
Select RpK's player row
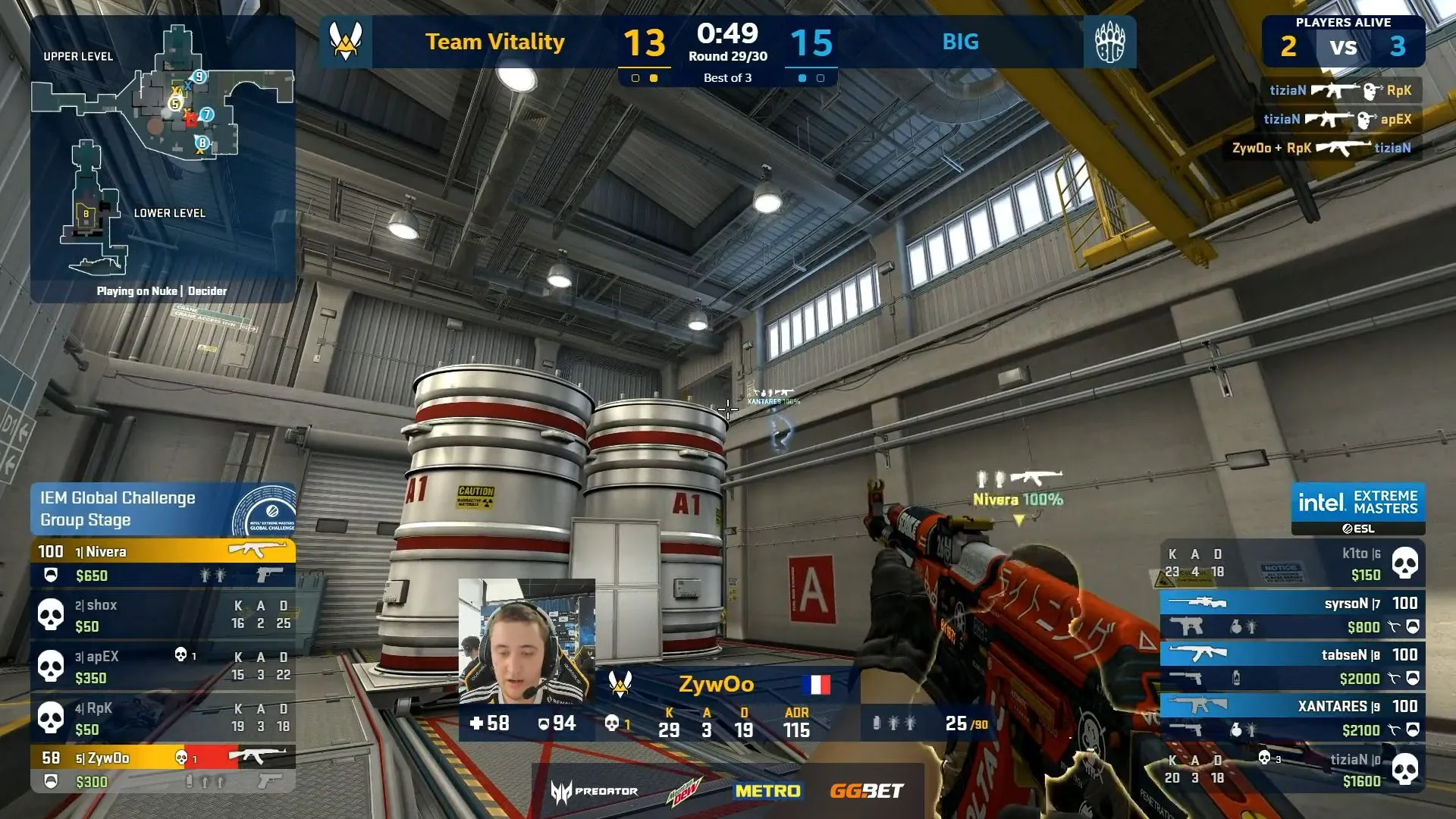tap(162, 718)
